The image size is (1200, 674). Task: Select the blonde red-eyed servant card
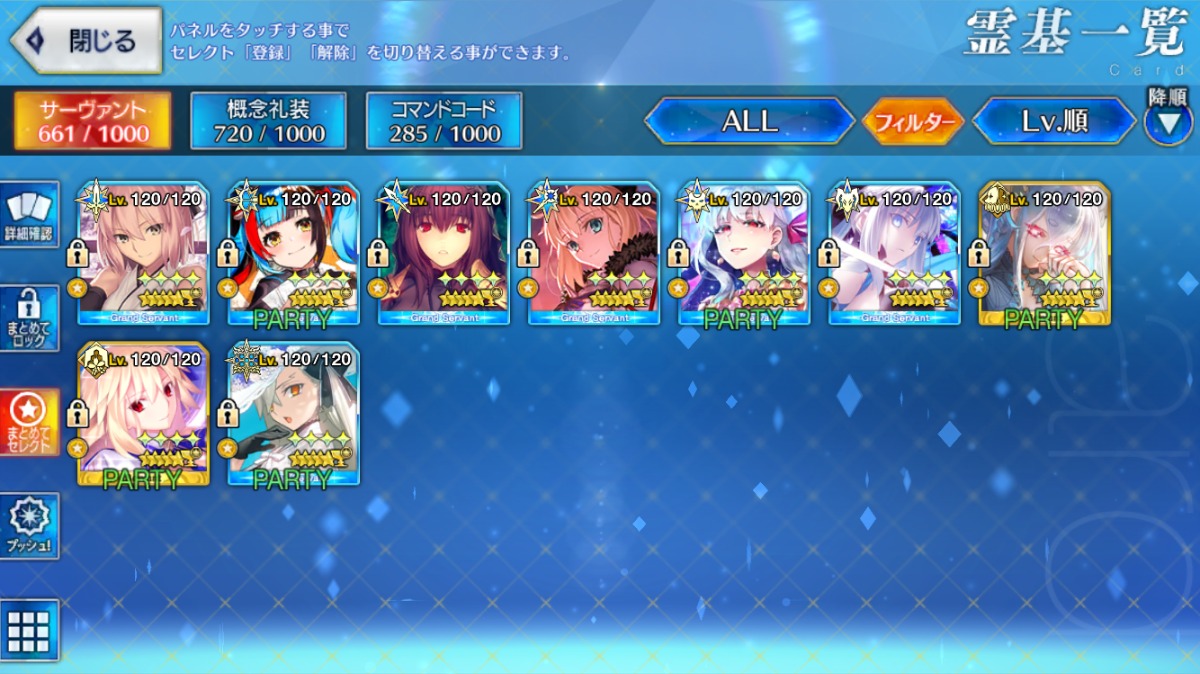144,415
